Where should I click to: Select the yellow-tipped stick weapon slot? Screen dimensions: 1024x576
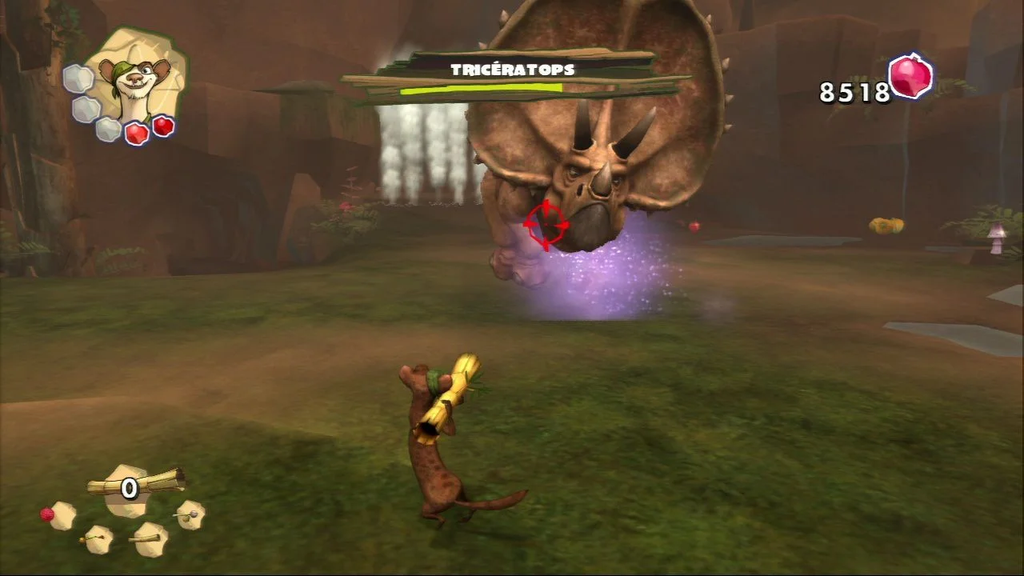point(97,539)
